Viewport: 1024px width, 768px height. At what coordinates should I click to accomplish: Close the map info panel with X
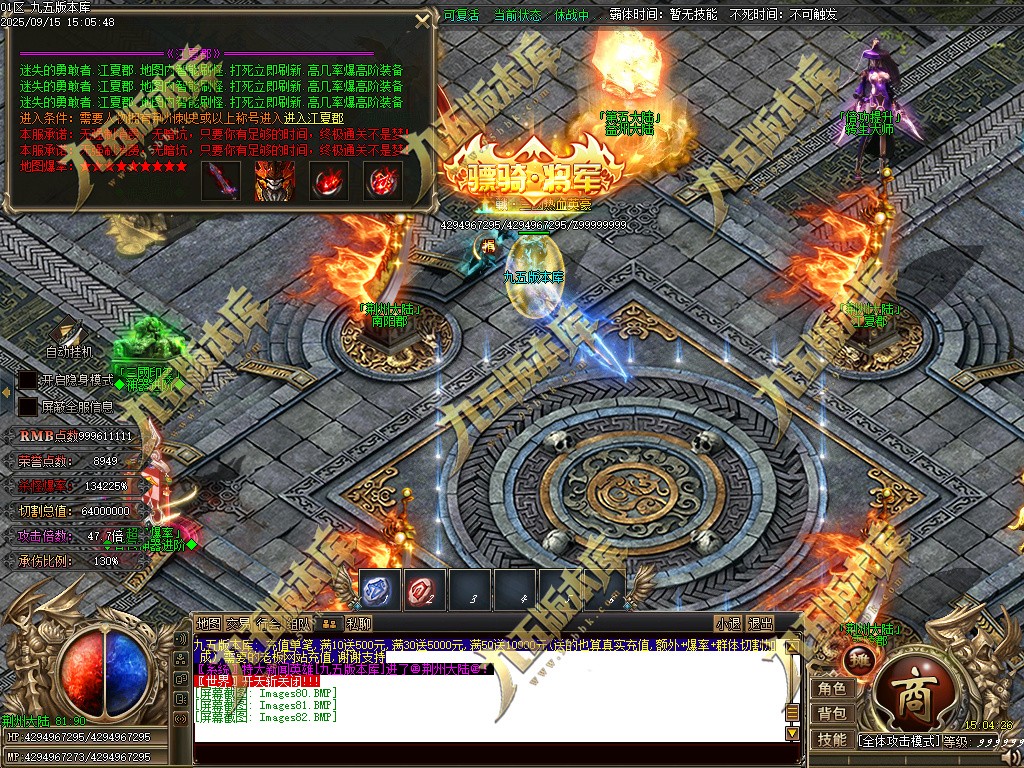coord(424,21)
